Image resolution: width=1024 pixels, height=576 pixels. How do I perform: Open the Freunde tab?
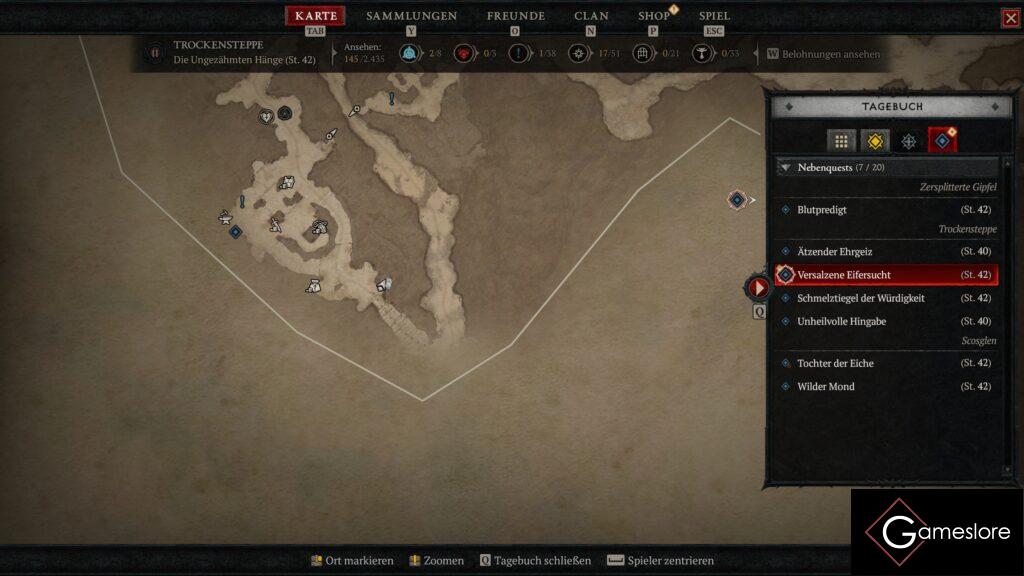(515, 16)
